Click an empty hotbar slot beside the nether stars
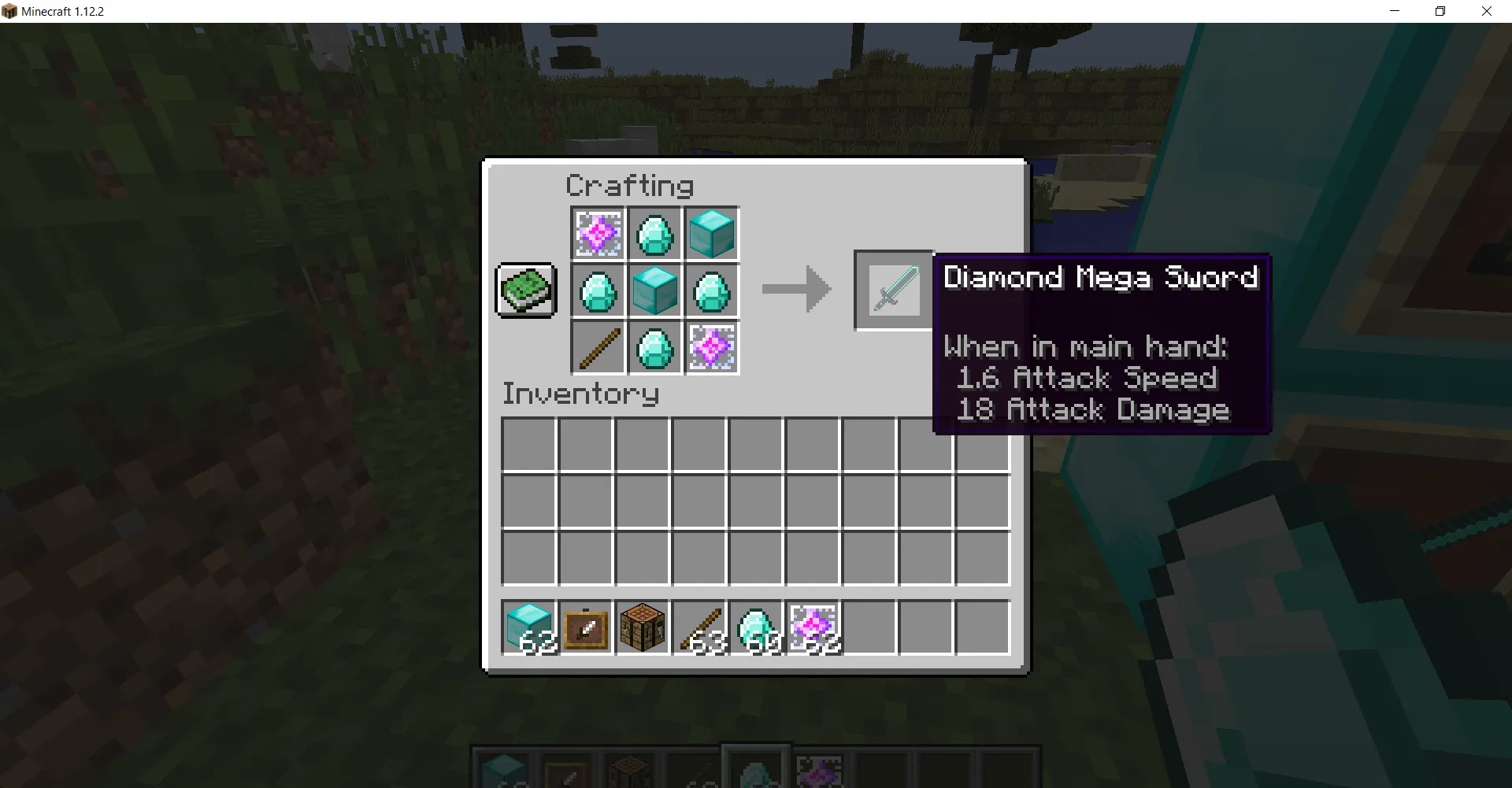 tap(869, 627)
